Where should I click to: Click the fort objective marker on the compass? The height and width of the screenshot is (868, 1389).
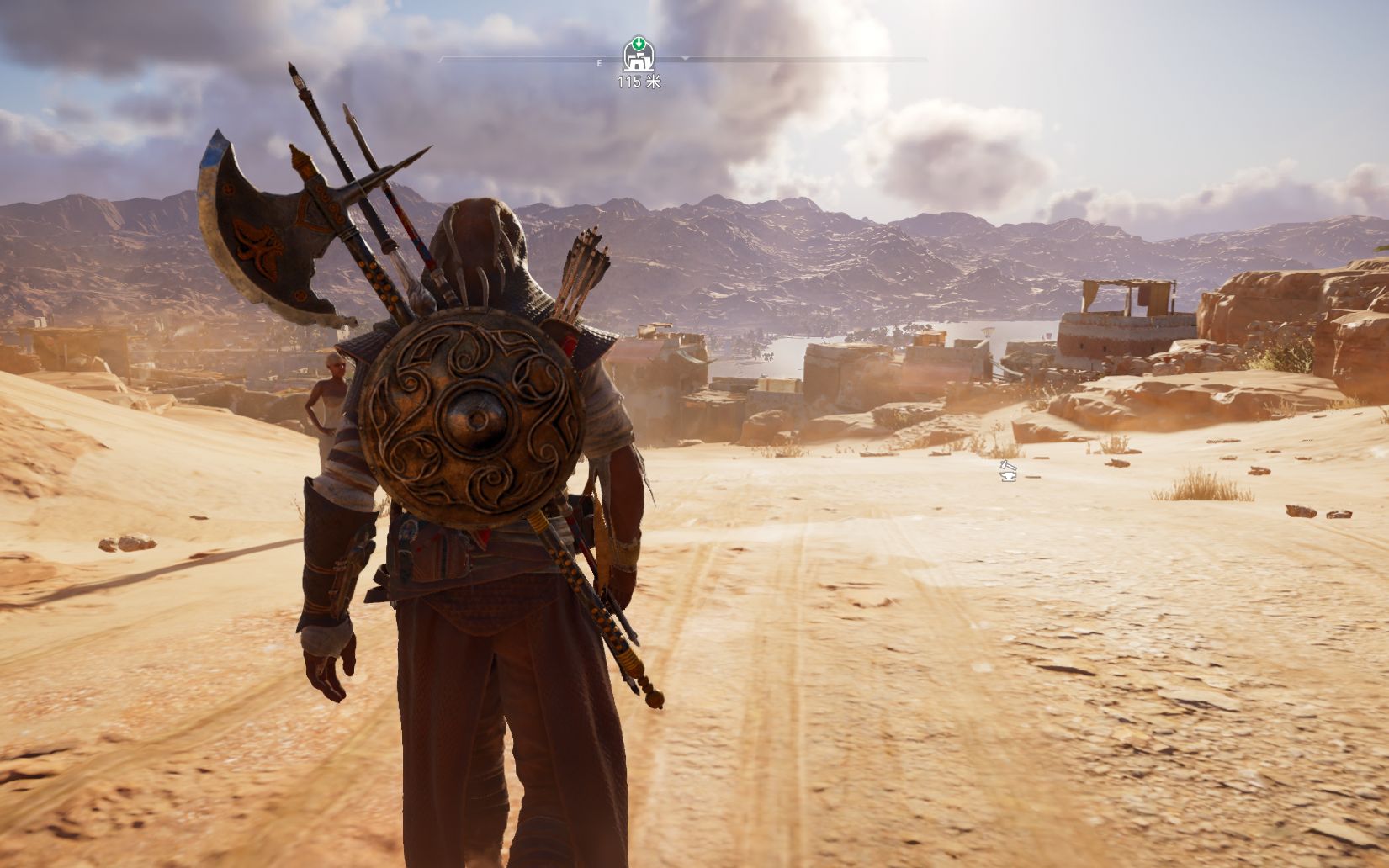coord(639,56)
